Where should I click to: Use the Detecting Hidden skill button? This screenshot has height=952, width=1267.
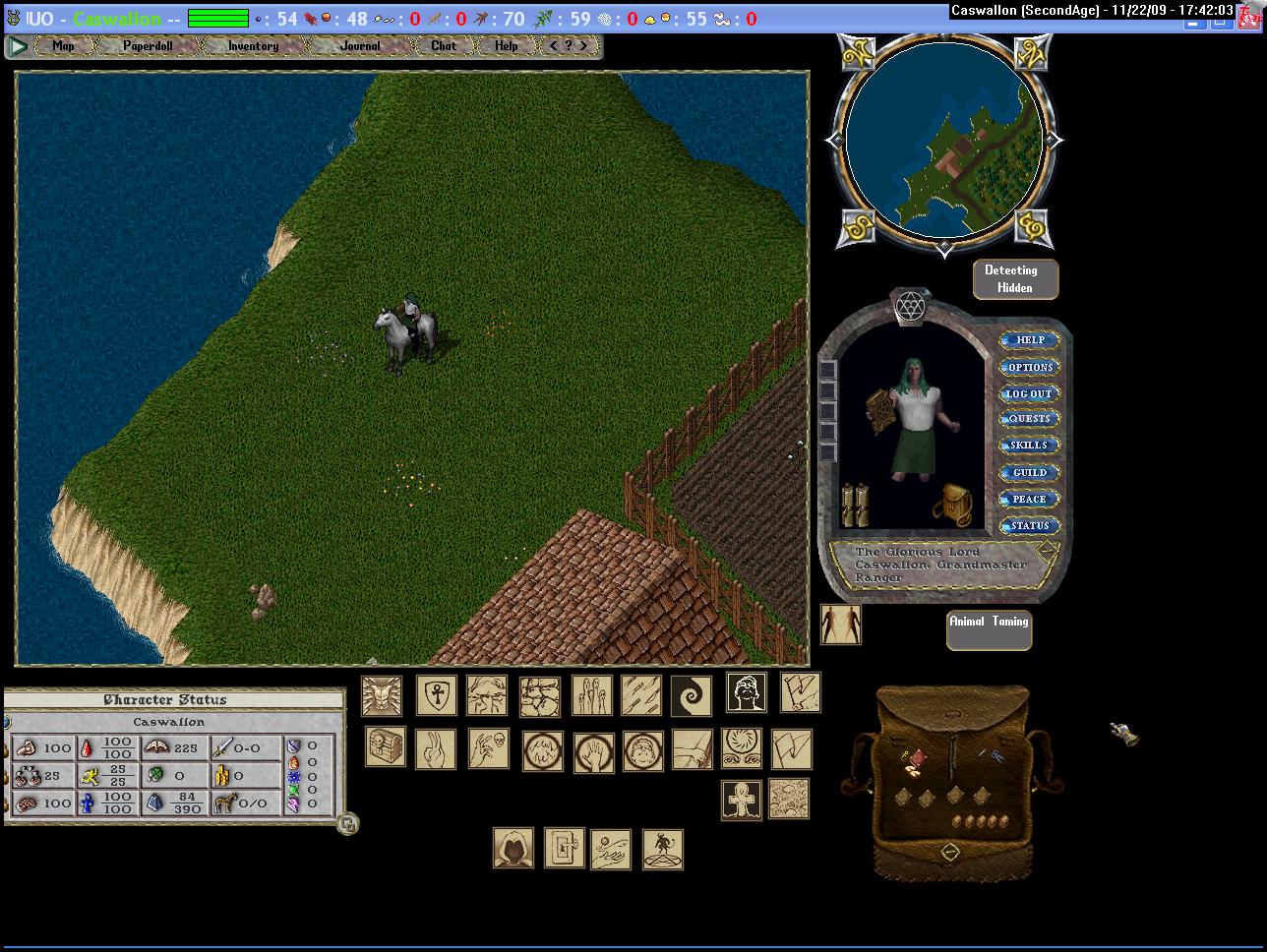coord(1015,279)
